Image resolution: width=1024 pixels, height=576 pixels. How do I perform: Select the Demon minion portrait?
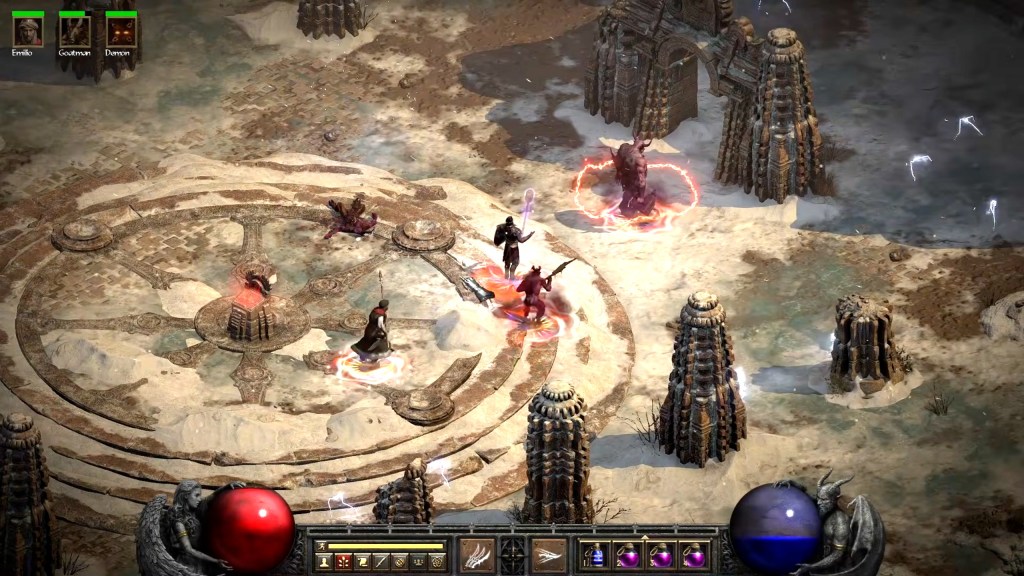121,31
